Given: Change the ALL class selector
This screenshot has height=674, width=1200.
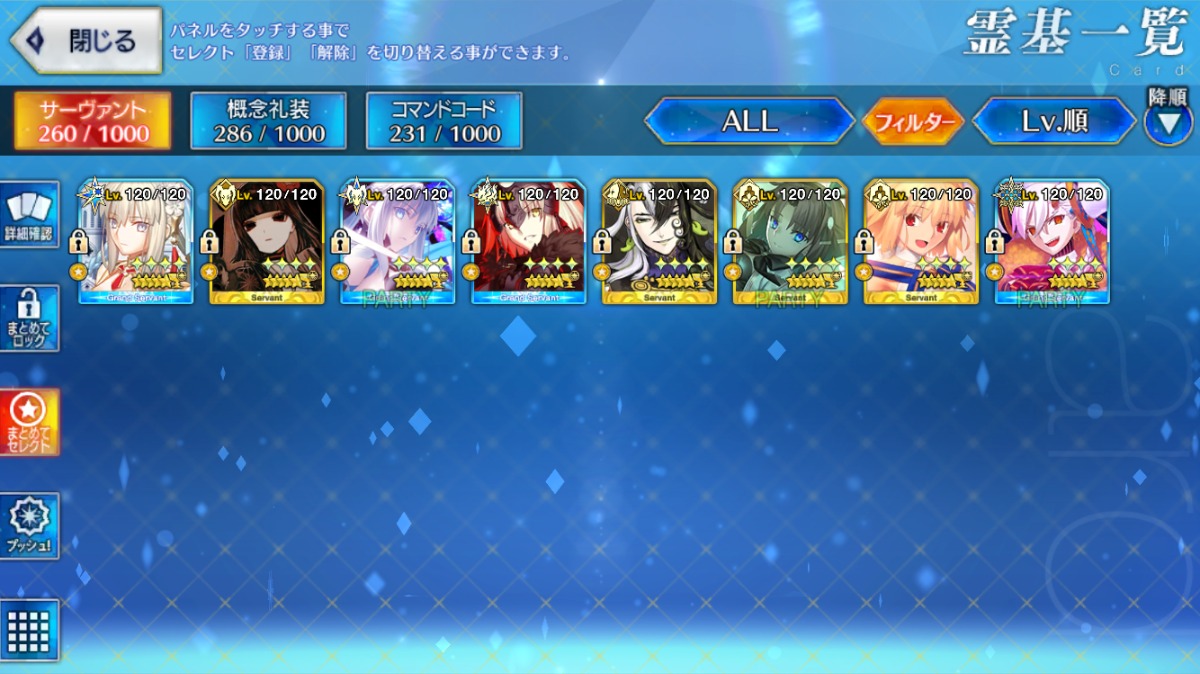Looking at the screenshot, I should (x=749, y=122).
